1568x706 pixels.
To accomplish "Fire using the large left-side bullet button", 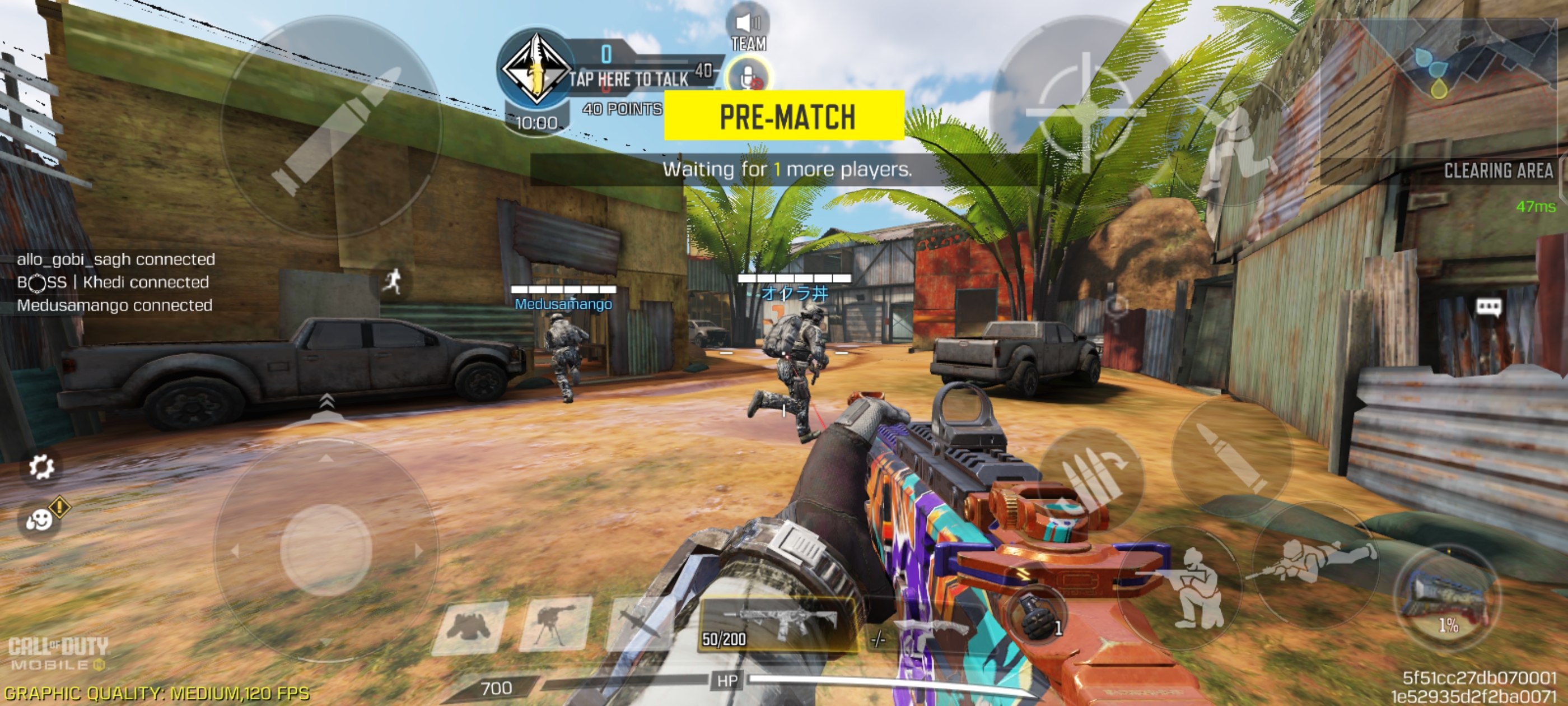I will tap(332, 126).
